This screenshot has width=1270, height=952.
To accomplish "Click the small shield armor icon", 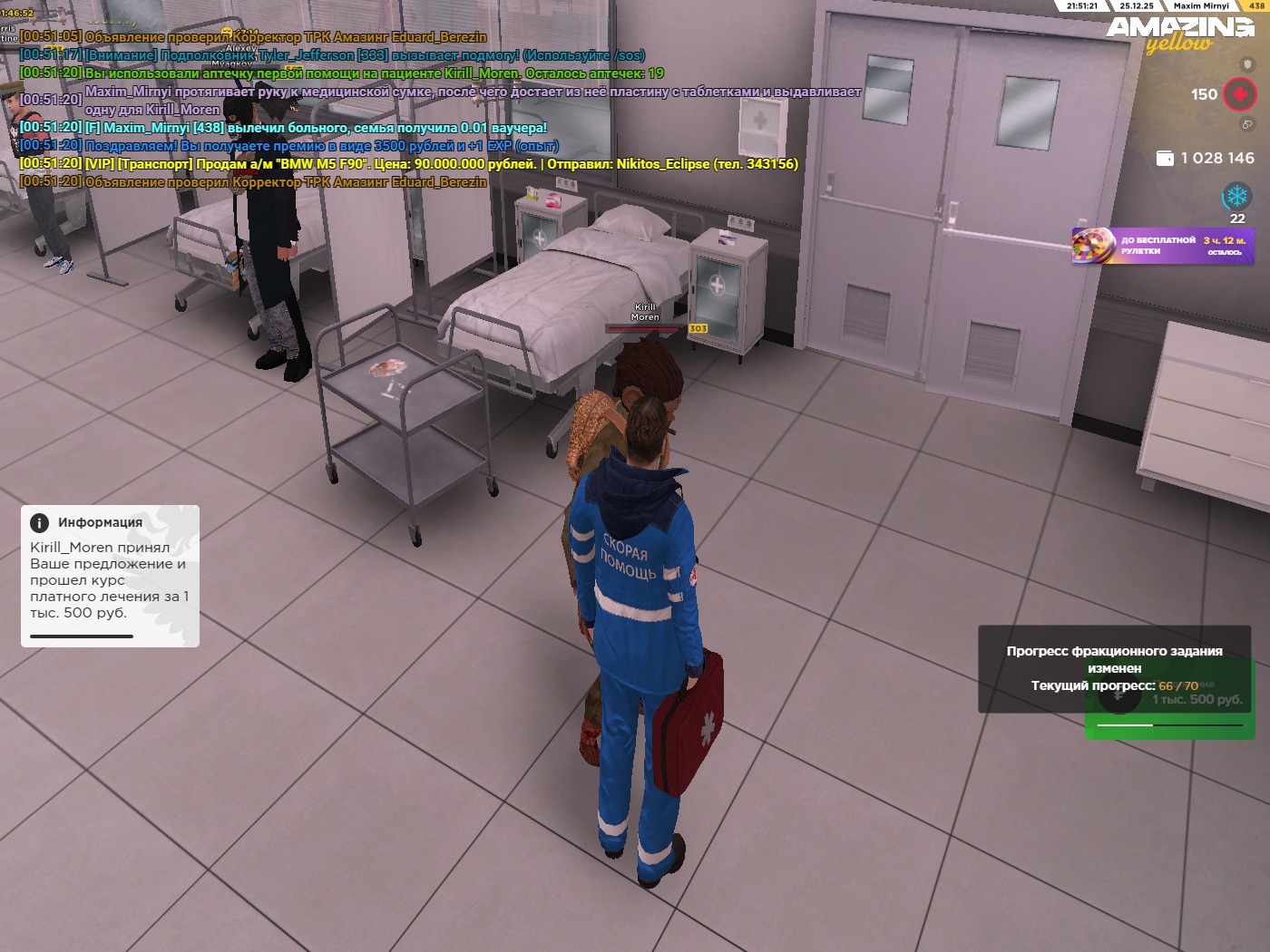I will pos(1247,65).
